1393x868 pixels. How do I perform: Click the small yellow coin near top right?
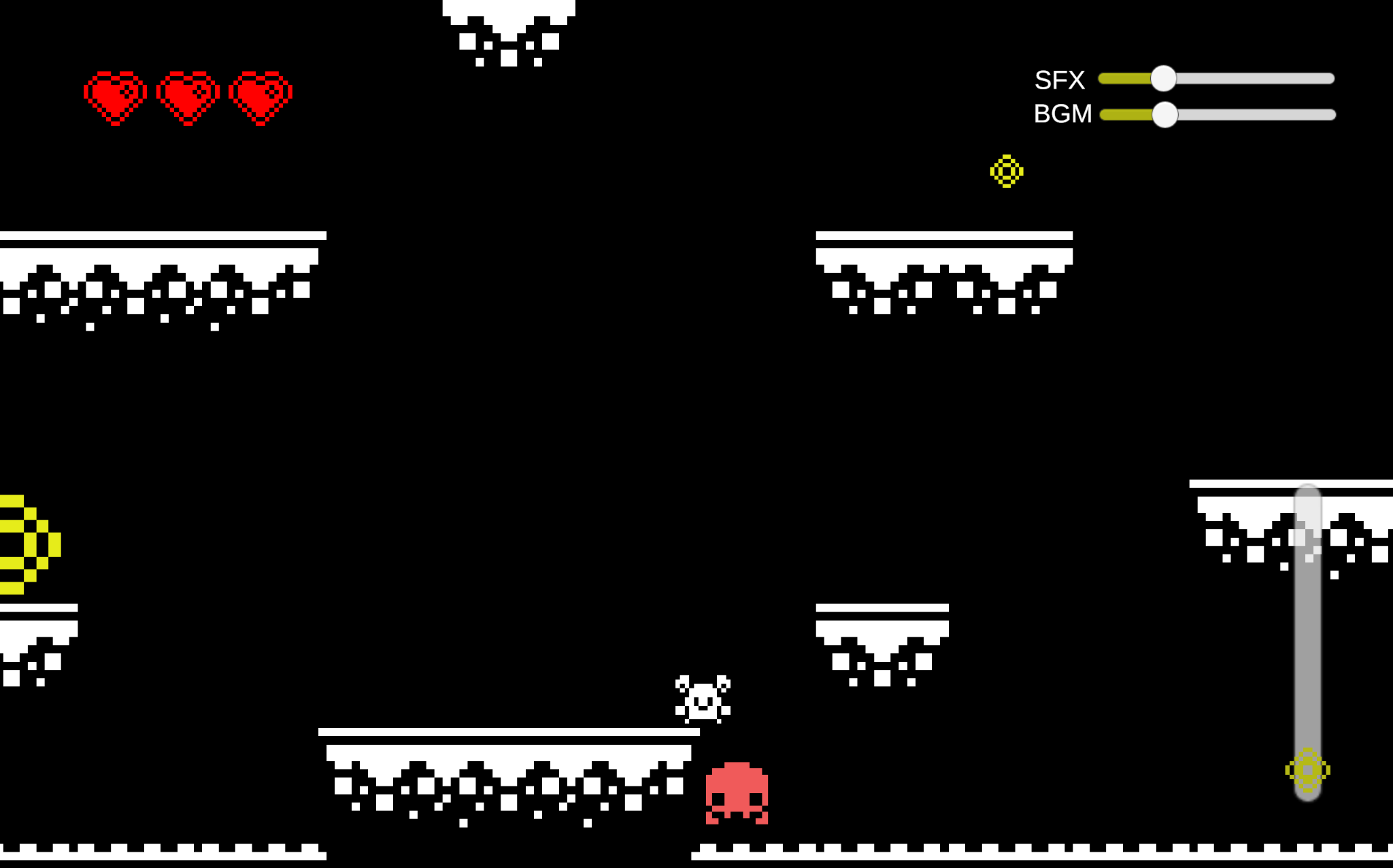click(1006, 171)
